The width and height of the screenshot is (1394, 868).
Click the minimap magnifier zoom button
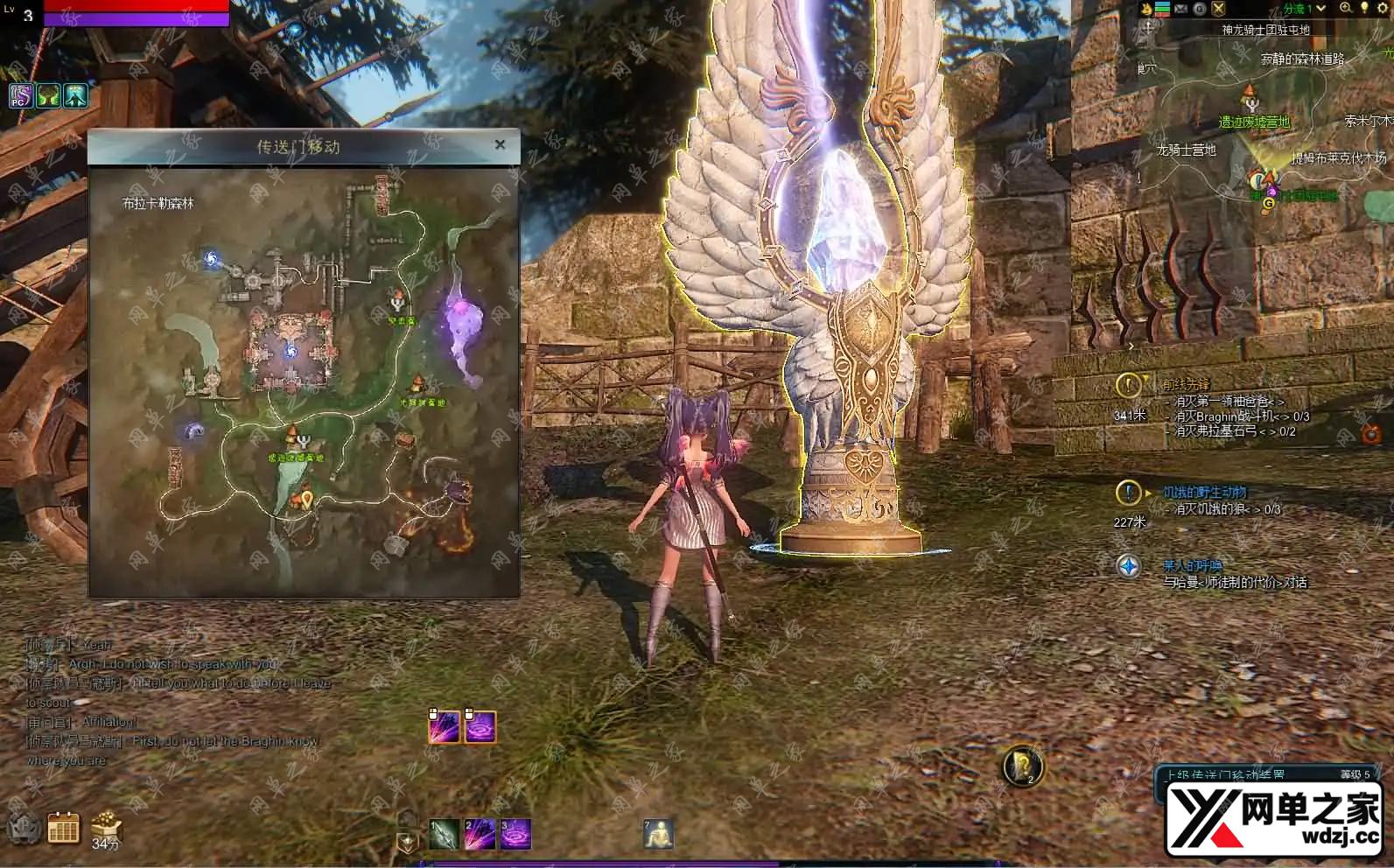(x=1346, y=9)
